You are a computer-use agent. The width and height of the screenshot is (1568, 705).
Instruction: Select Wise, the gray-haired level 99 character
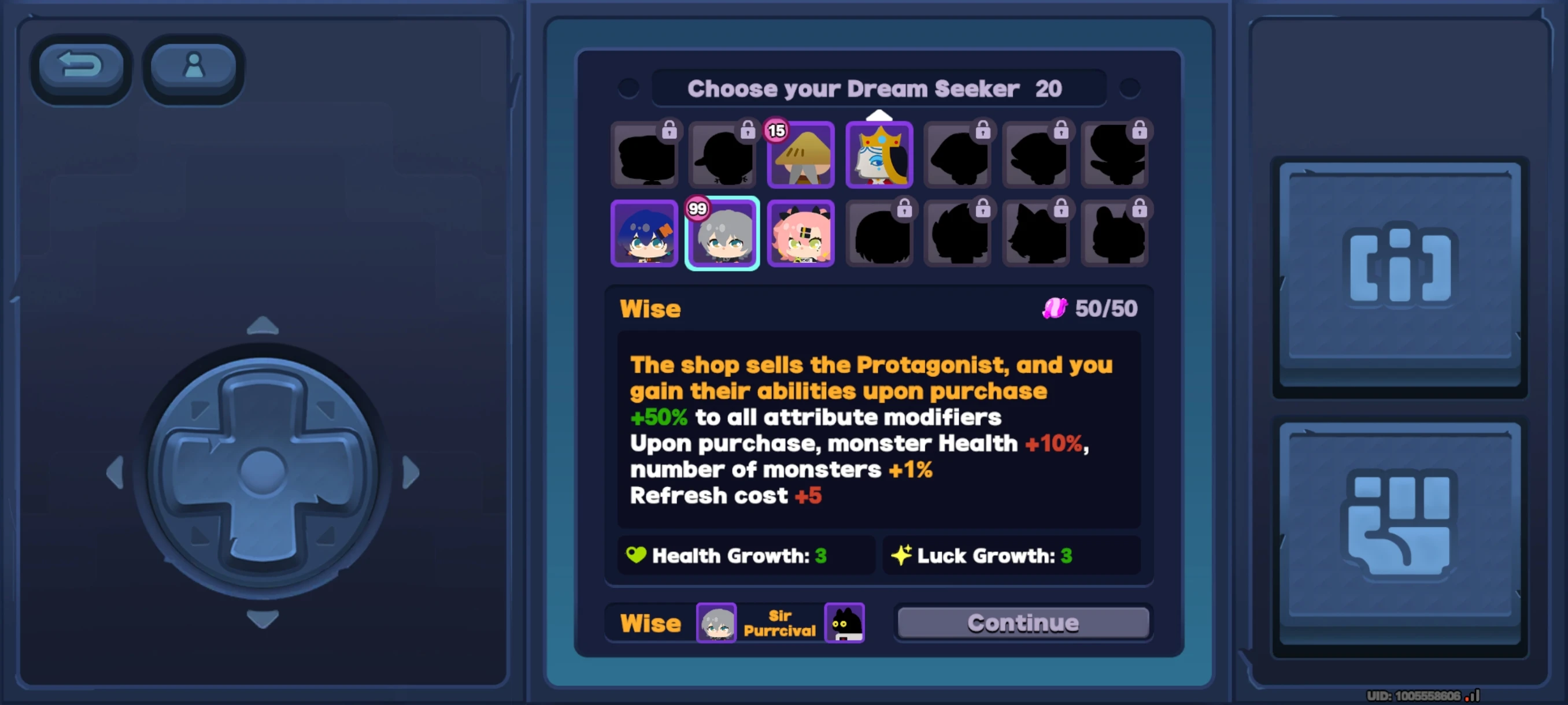click(722, 233)
